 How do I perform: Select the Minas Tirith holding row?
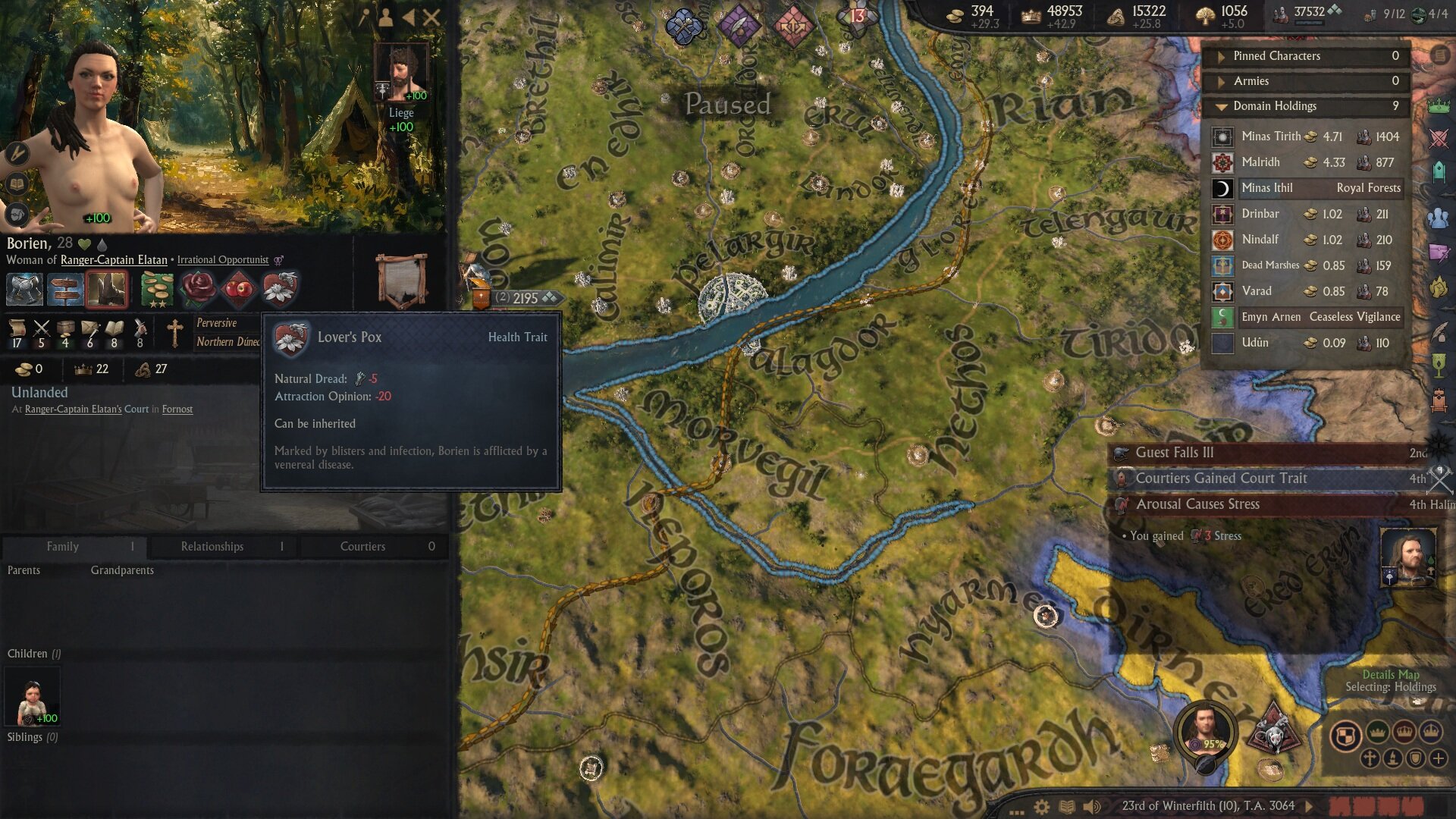(1306, 137)
